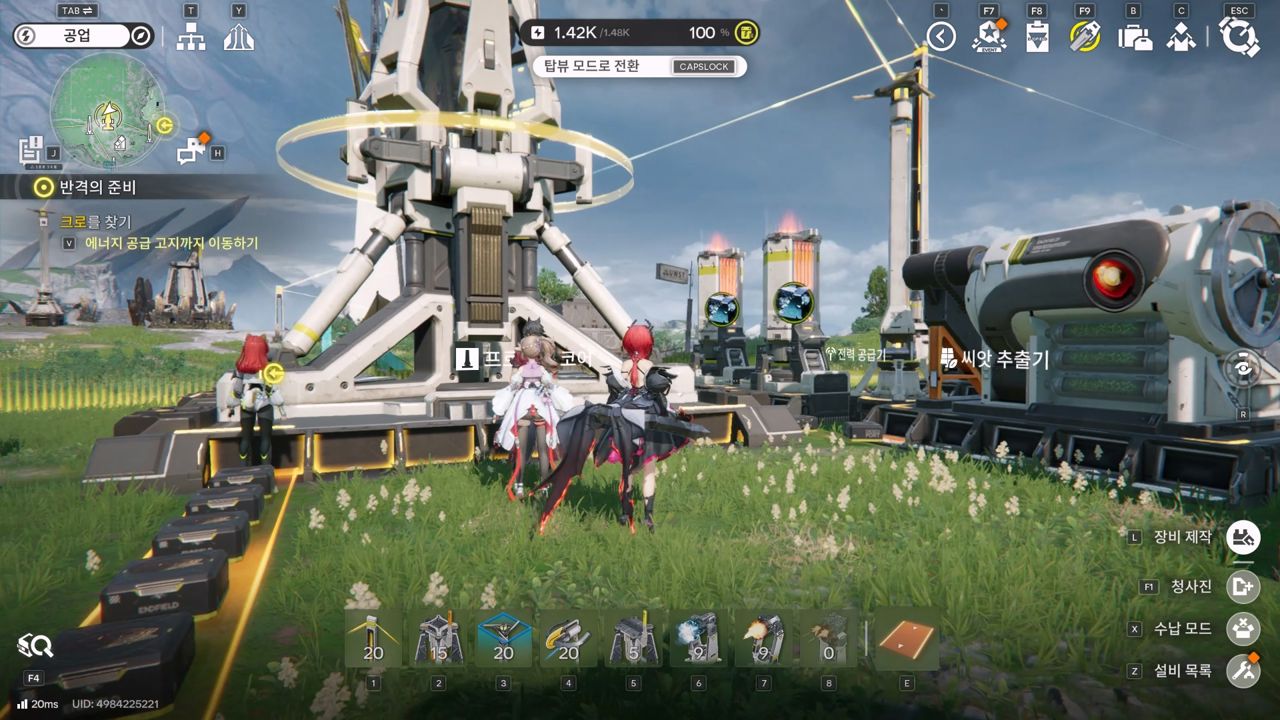Image resolution: width=1280 pixels, height=720 pixels.
Task: Open the tech tree hierarchy icon
Action: point(190,37)
